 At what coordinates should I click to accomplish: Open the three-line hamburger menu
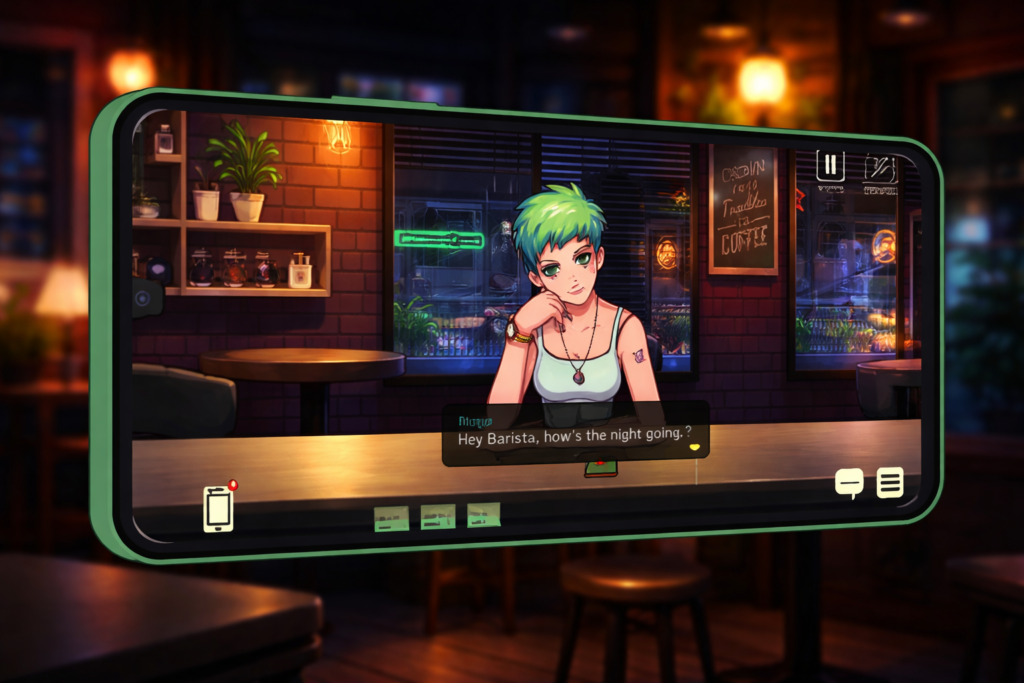coord(890,483)
